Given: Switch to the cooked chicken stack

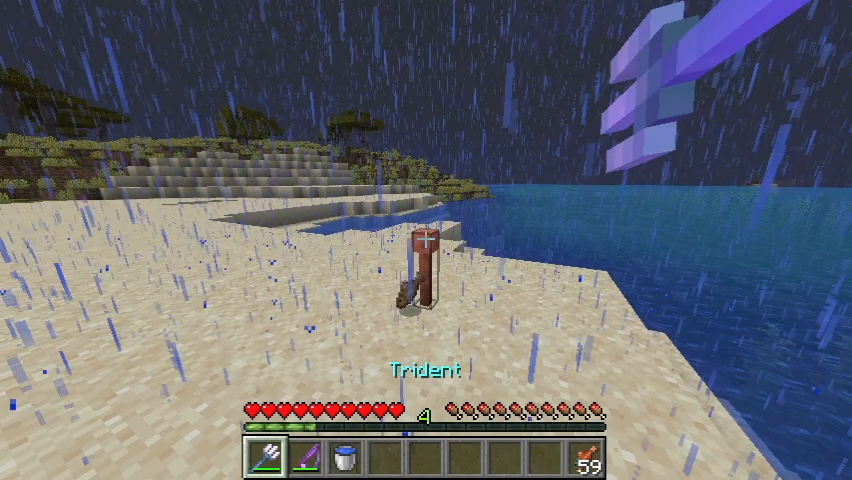Looking at the screenshot, I should click(585, 458).
